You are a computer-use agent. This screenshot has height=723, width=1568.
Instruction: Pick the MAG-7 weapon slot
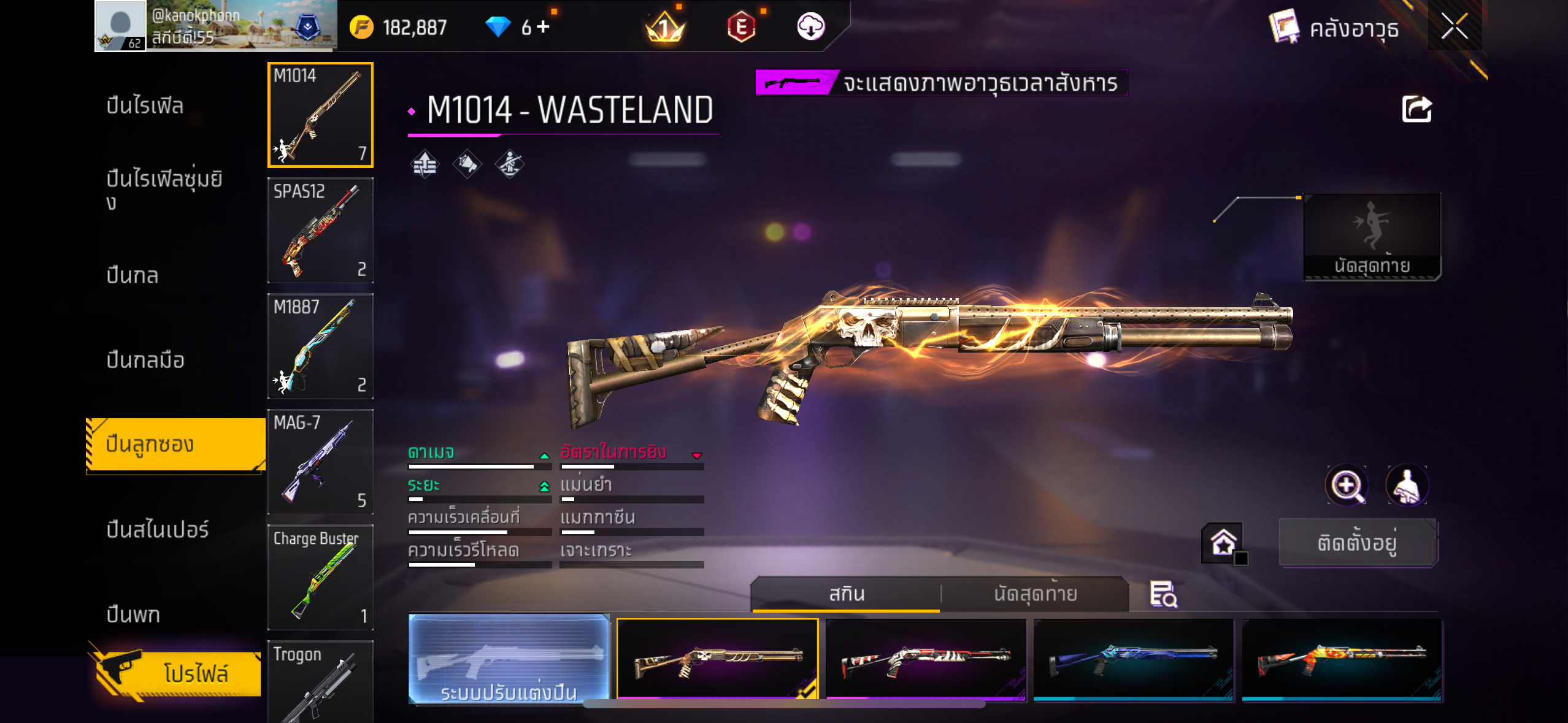pos(320,462)
